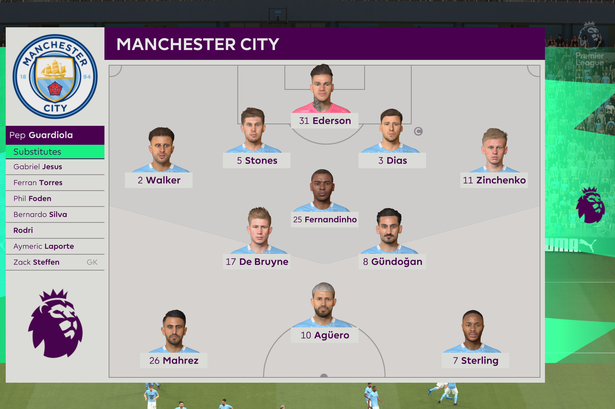Choose substitute Aymeric Laporte

click(55, 246)
